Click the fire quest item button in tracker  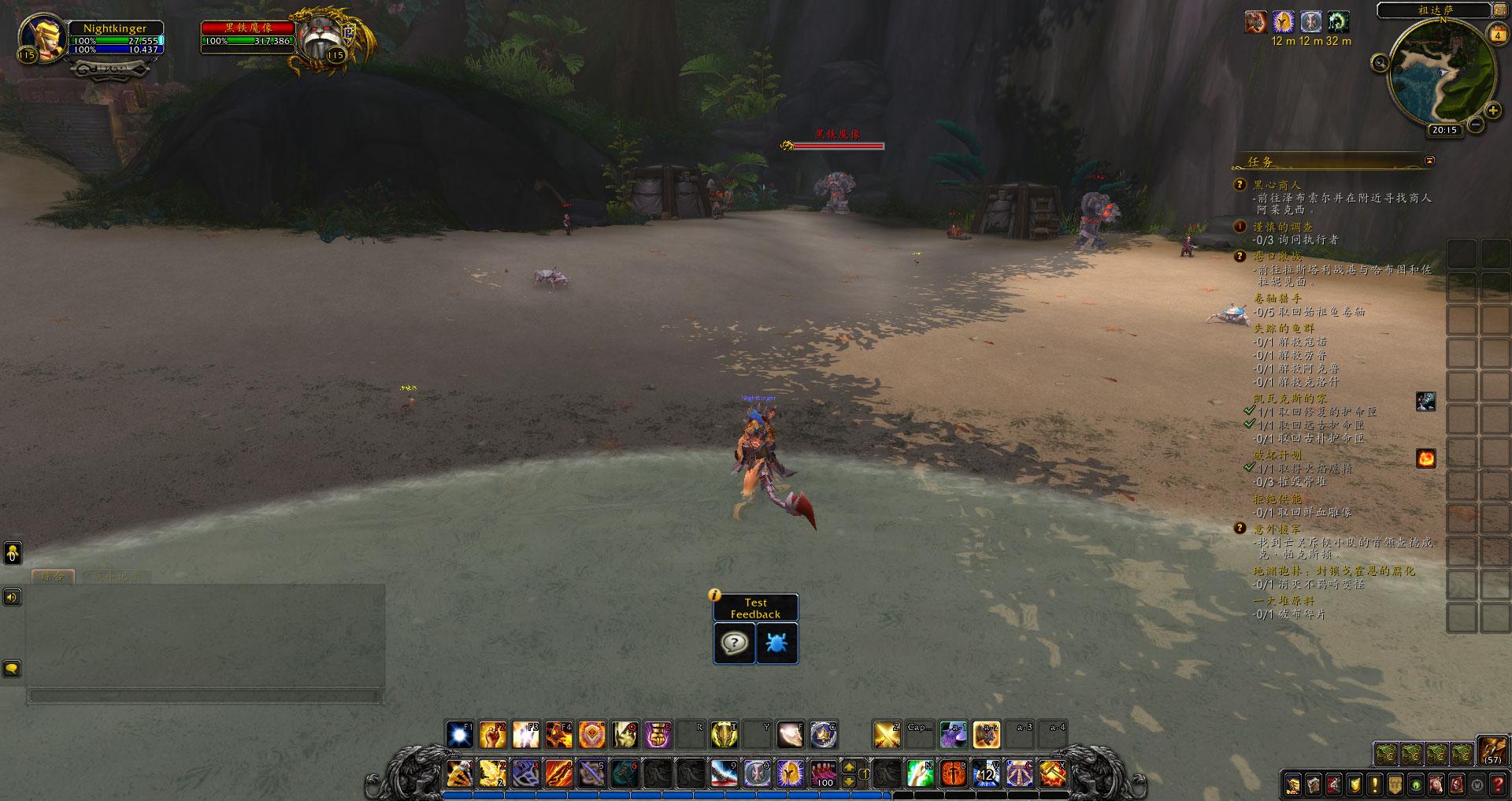point(1425,458)
